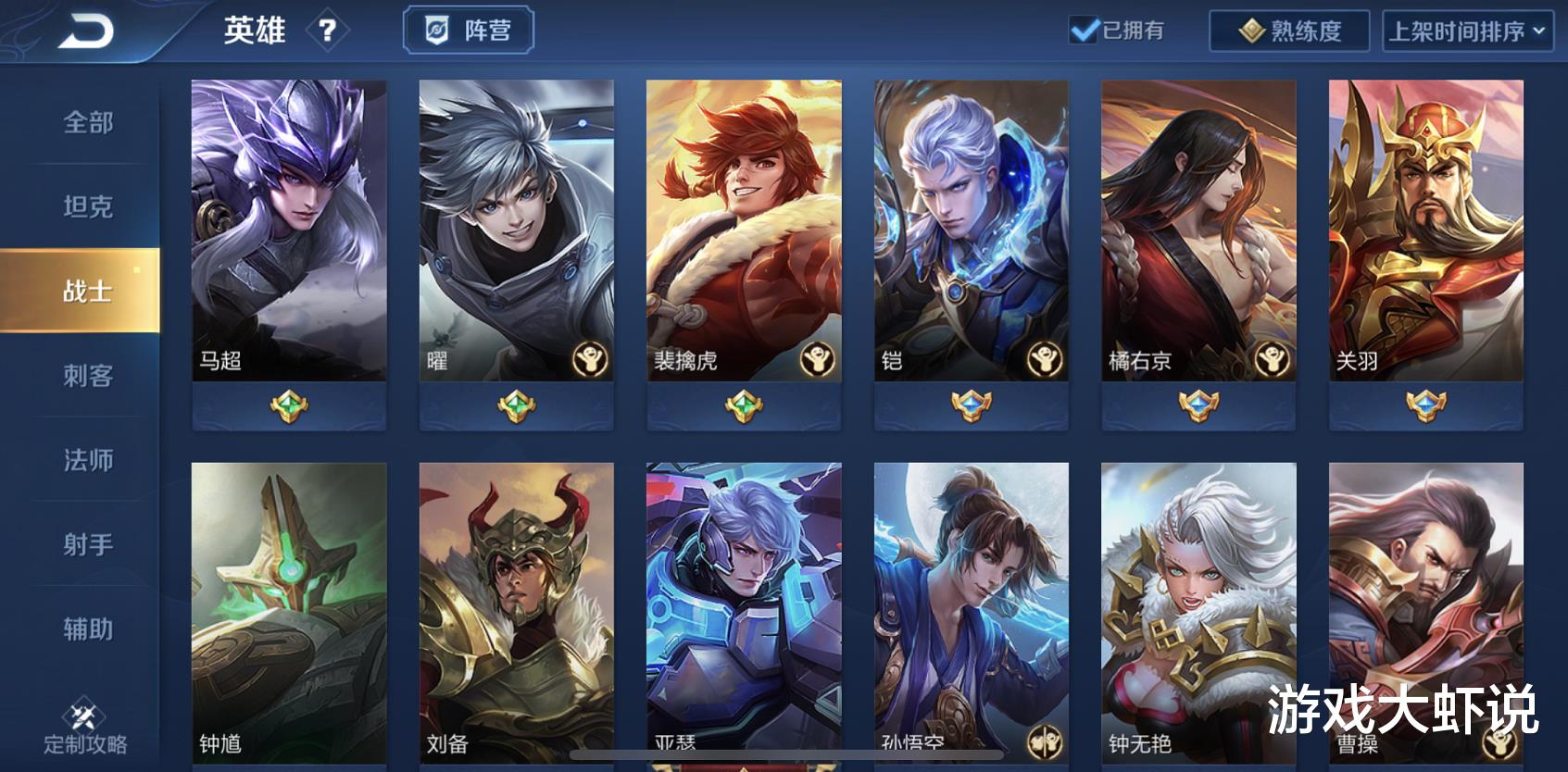Click the proficiency medal under 关羽

[1427, 405]
